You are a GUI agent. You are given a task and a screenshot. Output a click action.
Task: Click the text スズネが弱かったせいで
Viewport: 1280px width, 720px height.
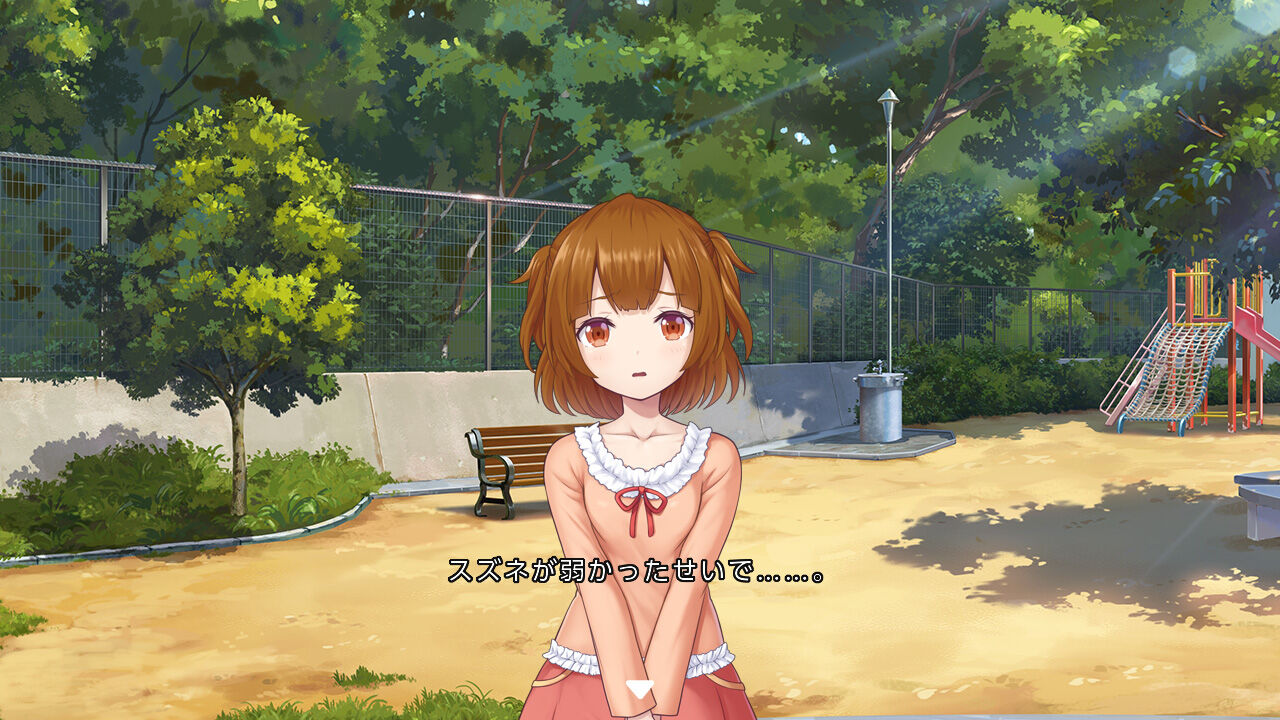click(x=600, y=573)
